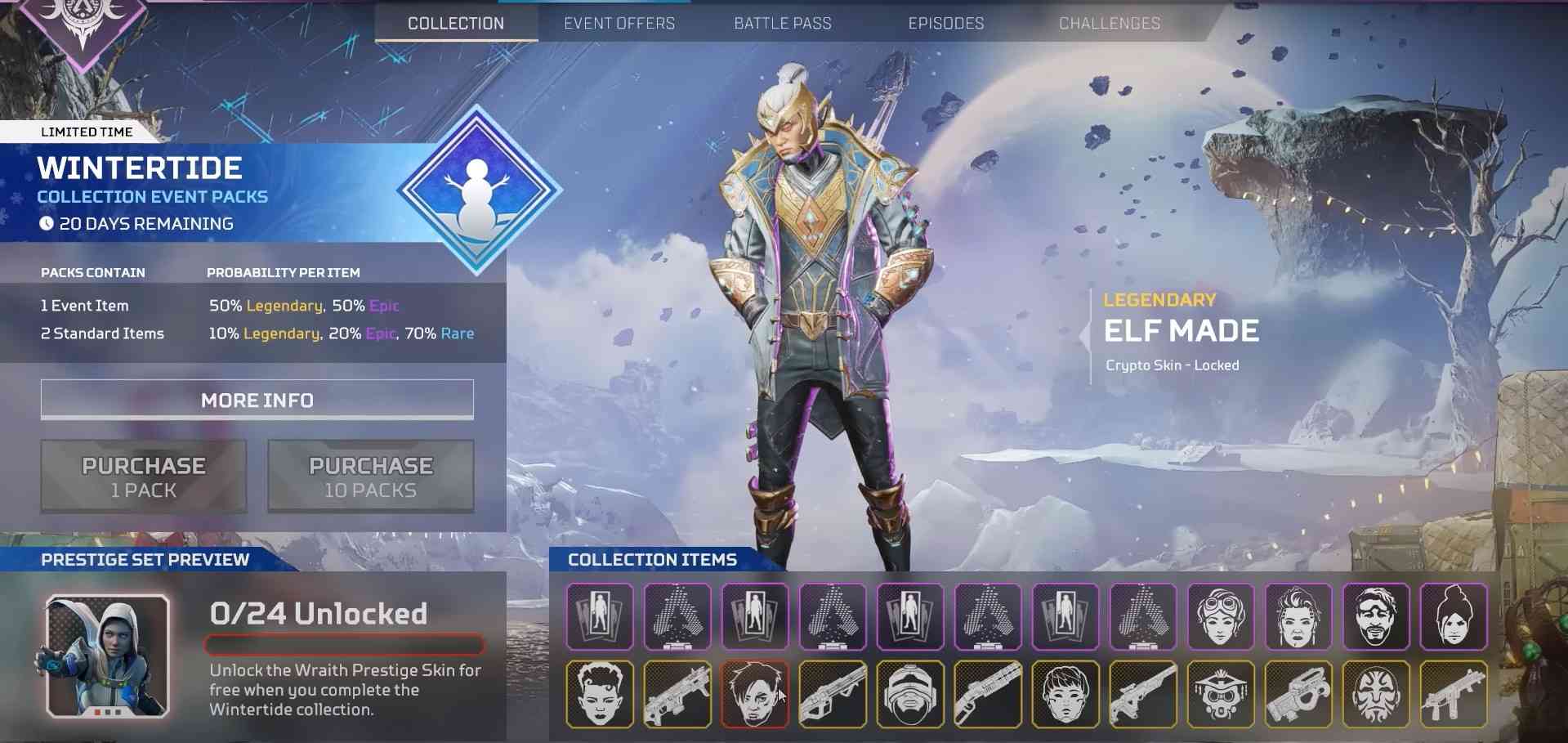Choose the face-painted mask legend item

point(1376,694)
